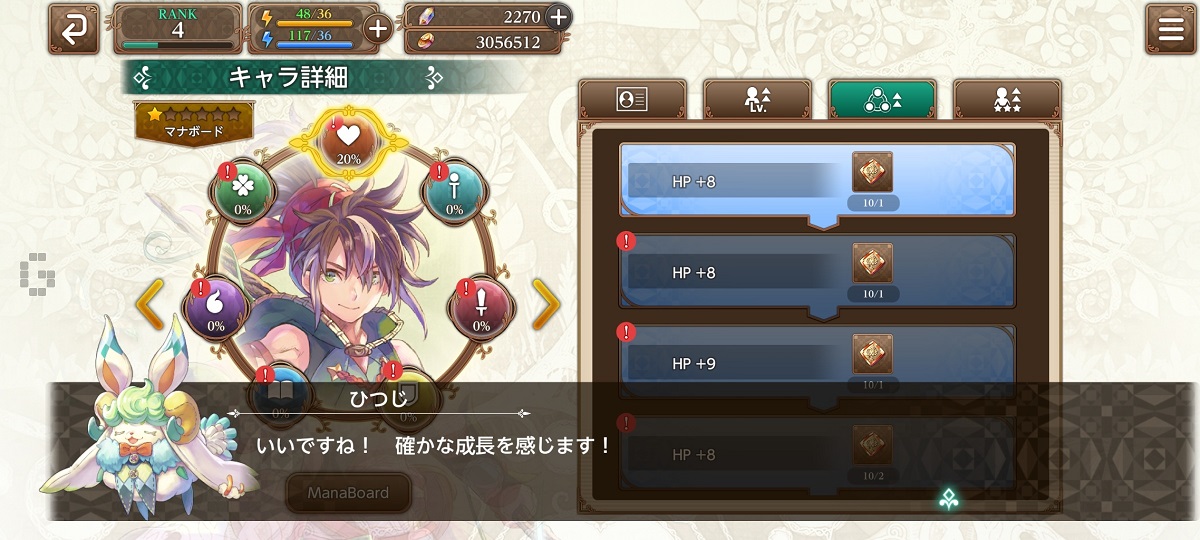Tap the ManaBoard button
This screenshot has width=1200, height=540.
pyautogui.click(x=349, y=493)
